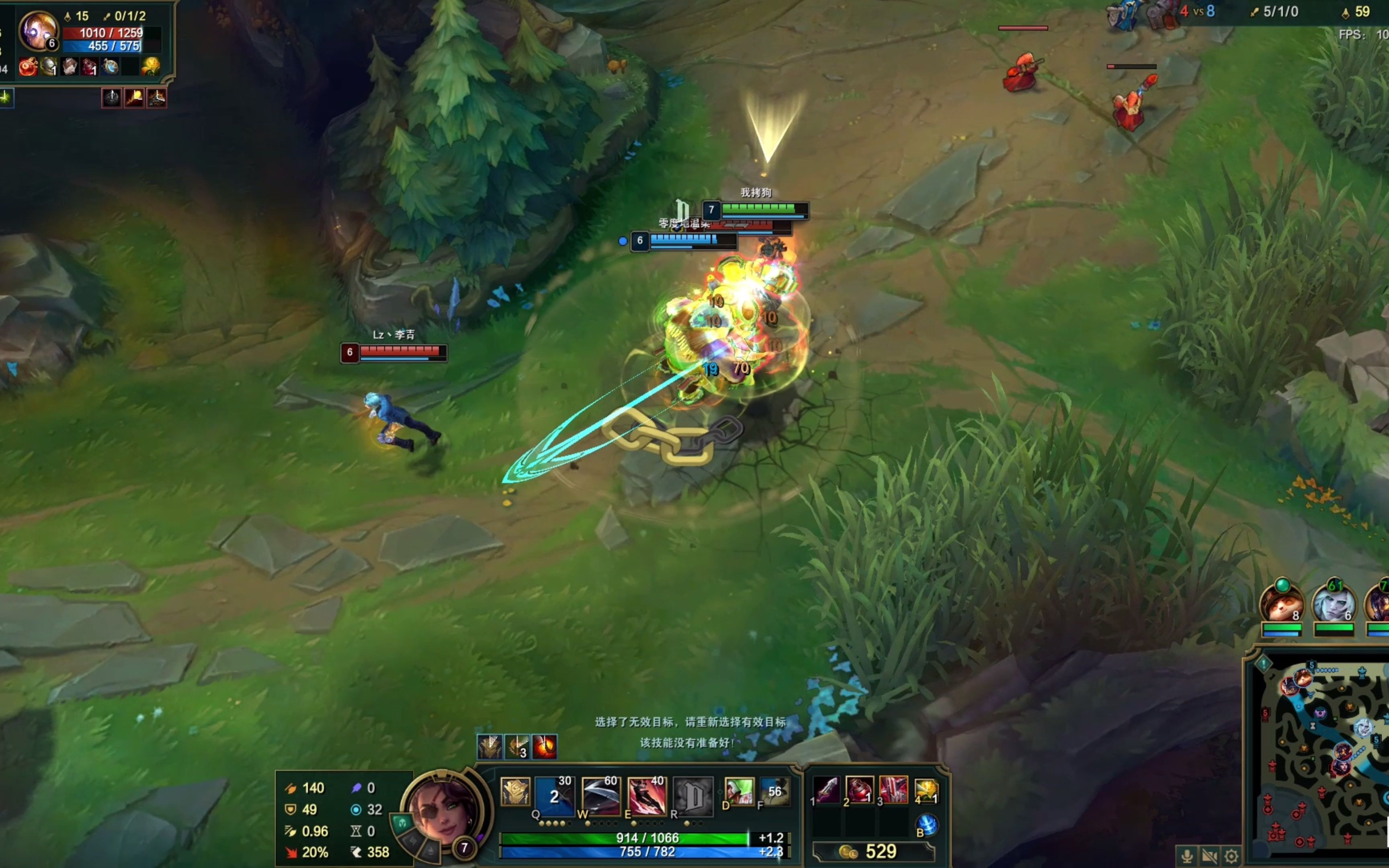
Task: Toggle the microphone button
Action: click(x=1187, y=856)
